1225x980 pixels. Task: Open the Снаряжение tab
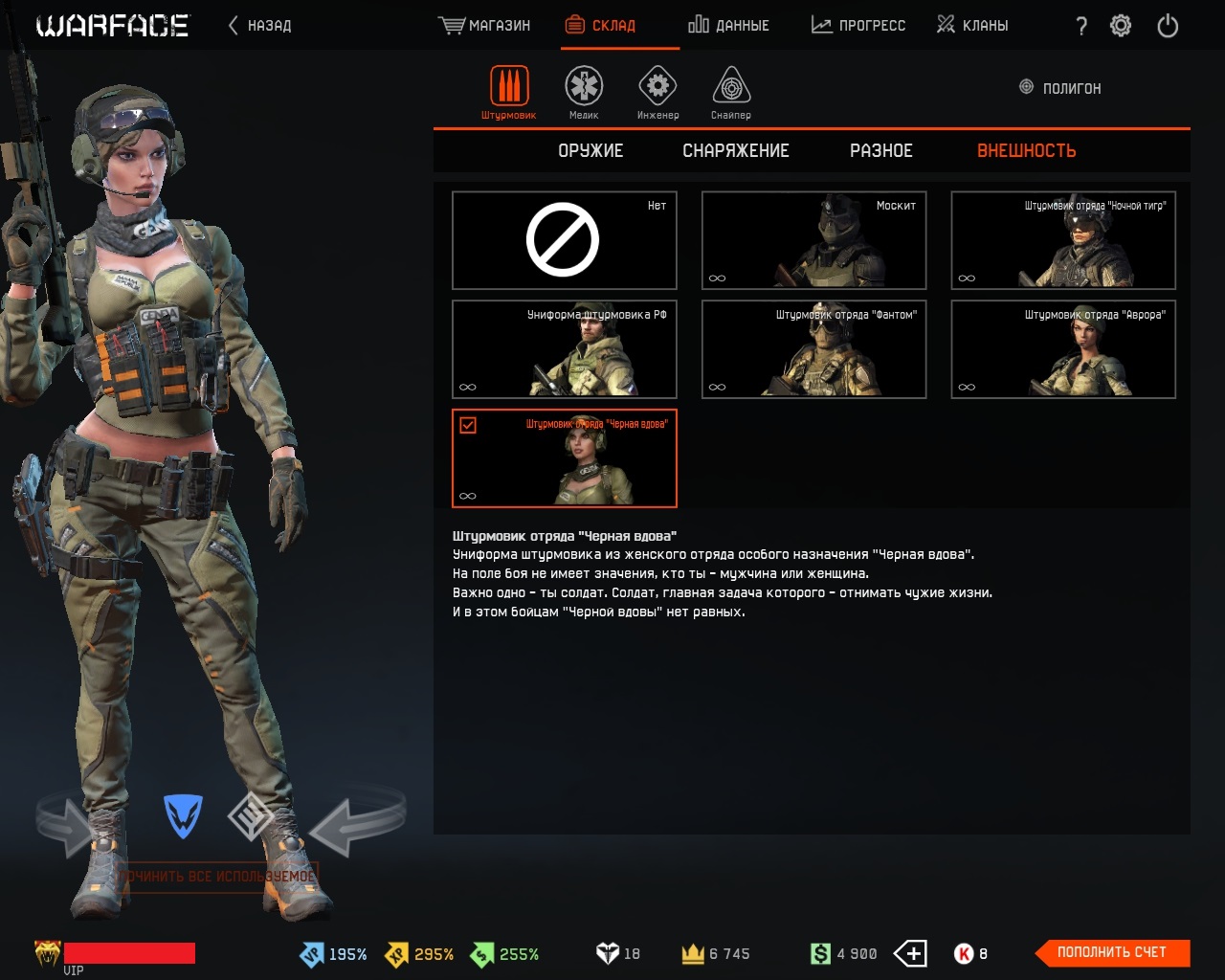(x=735, y=151)
